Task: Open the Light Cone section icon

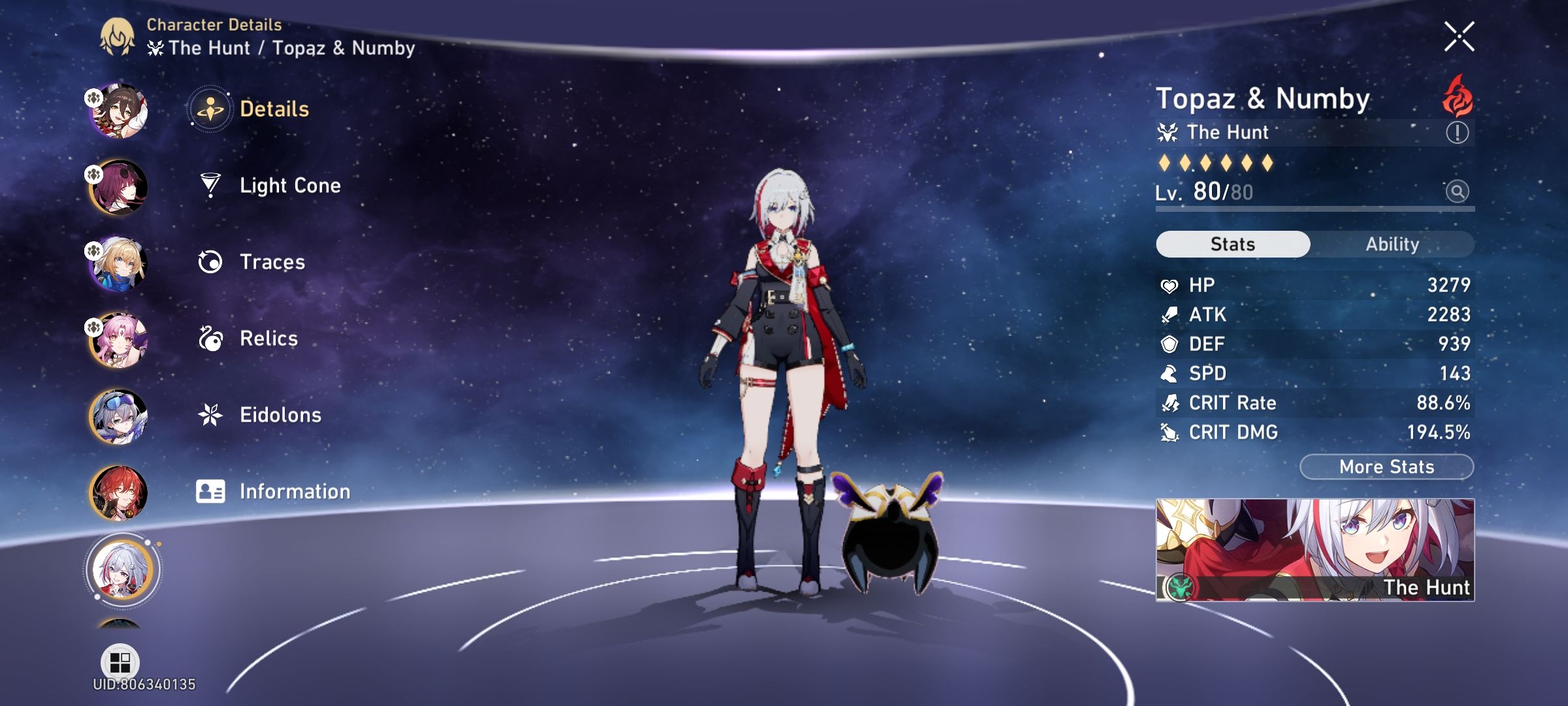Action: pyautogui.click(x=209, y=186)
